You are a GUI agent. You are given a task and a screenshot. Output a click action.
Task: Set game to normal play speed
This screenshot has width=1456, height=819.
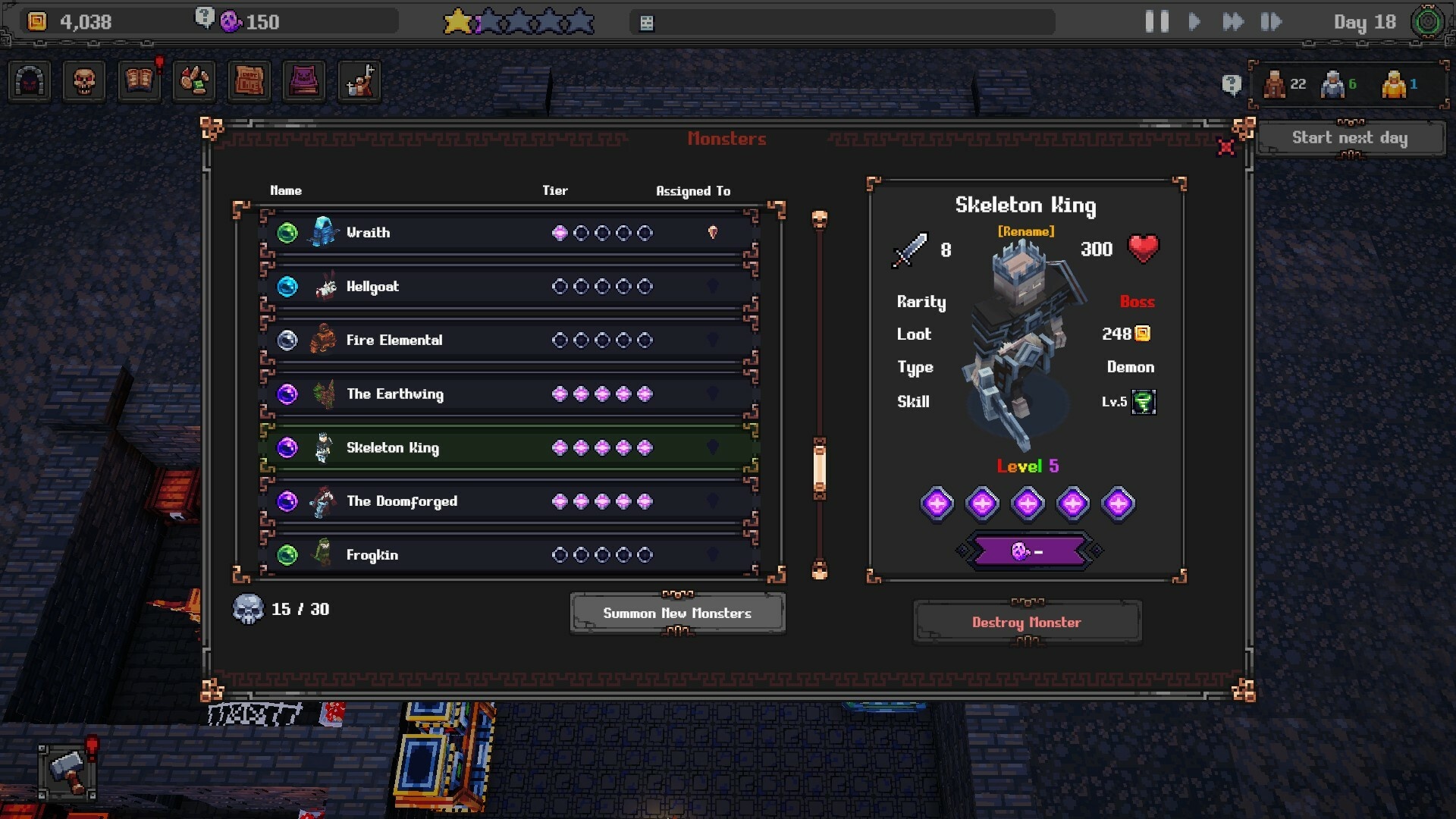[1194, 22]
